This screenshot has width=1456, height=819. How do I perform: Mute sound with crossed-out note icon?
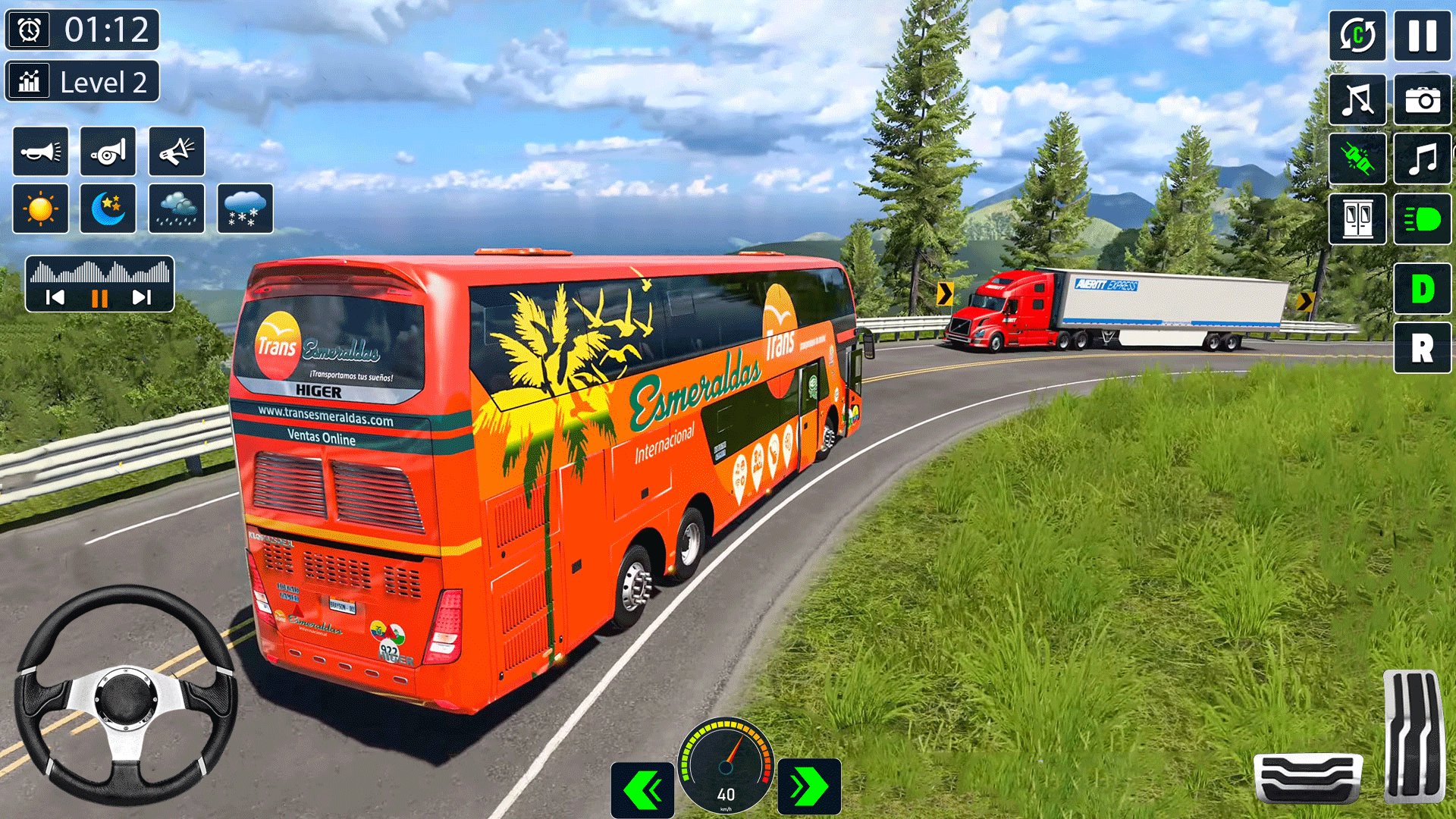pyautogui.click(x=1357, y=99)
